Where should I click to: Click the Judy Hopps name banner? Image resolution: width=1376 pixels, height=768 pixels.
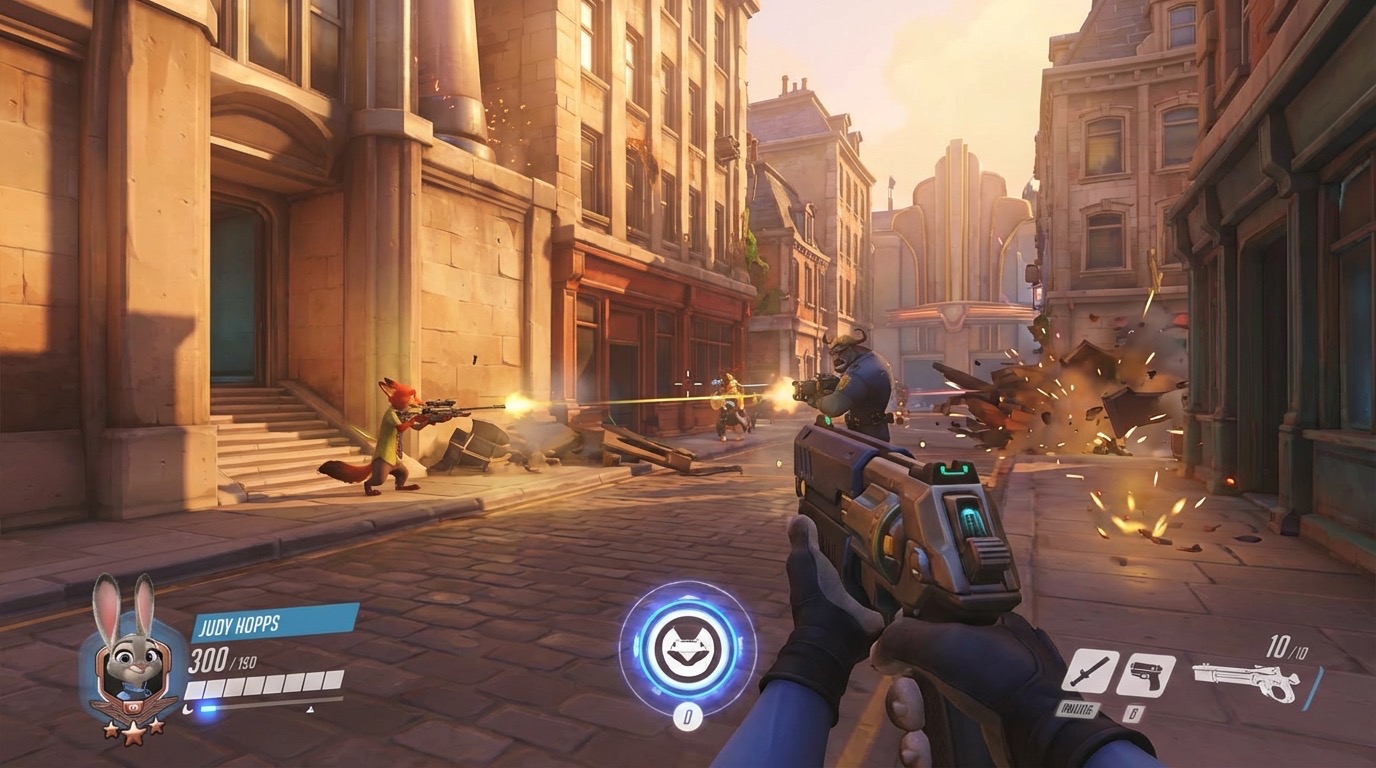(x=274, y=622)
